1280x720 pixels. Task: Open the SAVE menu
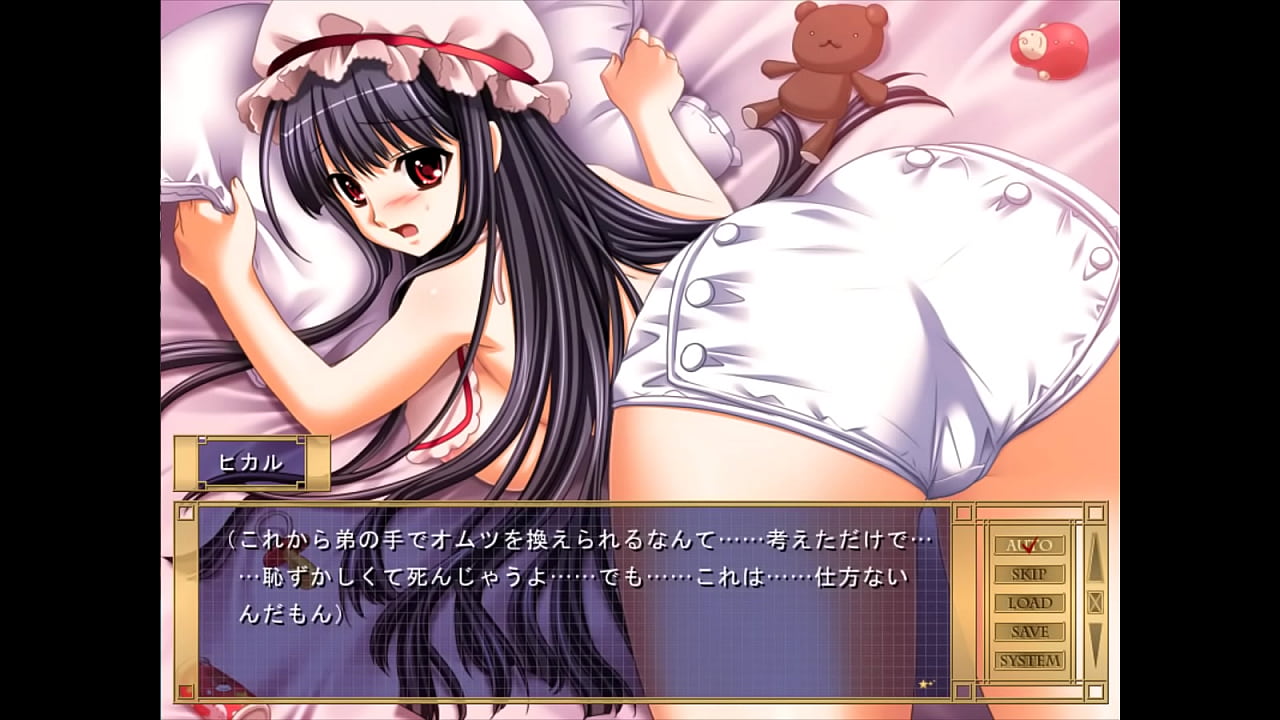(x=1029, y=632)
